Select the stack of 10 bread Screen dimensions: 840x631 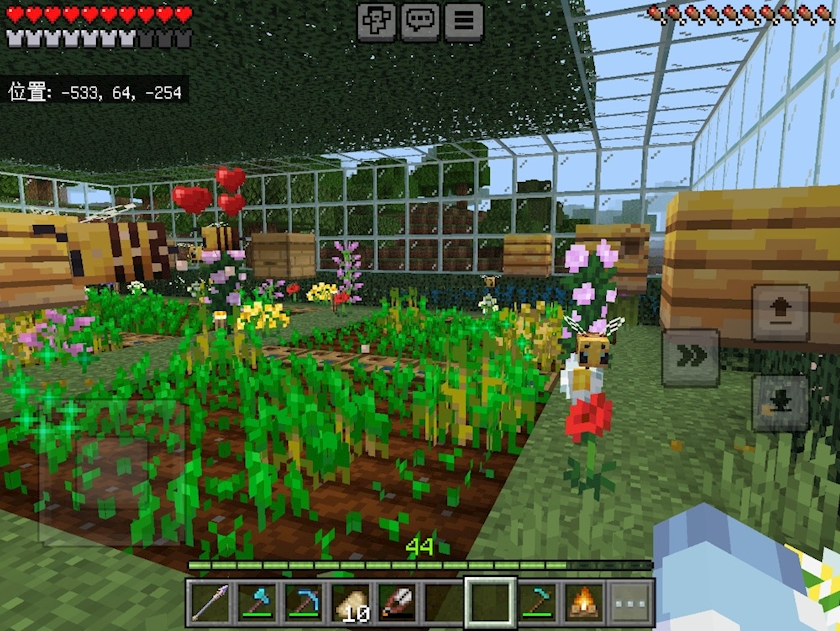351,603
